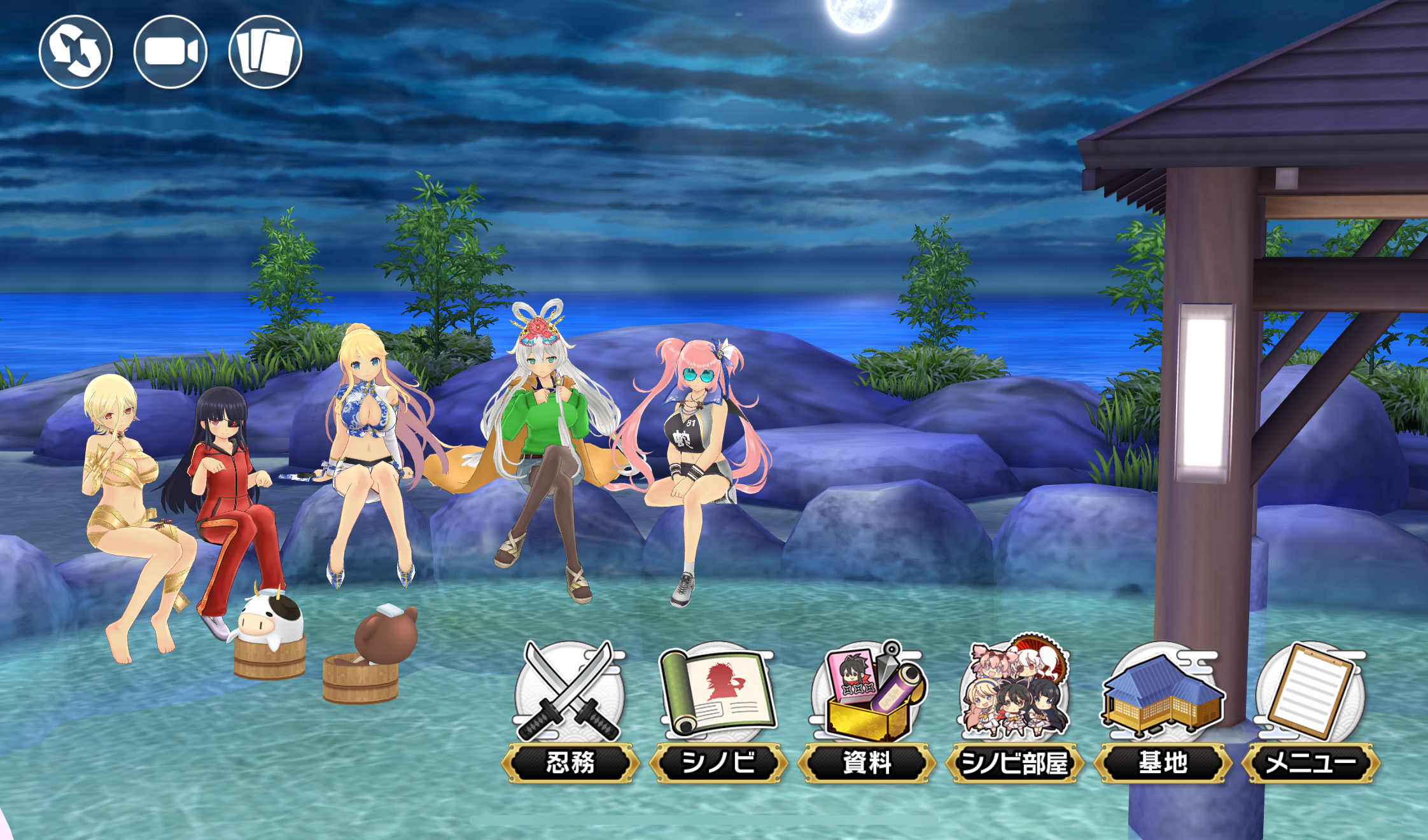Screen dimensions: 1428x840
Task: Toggle the video camera view button
Action: (x=171, y=52)
